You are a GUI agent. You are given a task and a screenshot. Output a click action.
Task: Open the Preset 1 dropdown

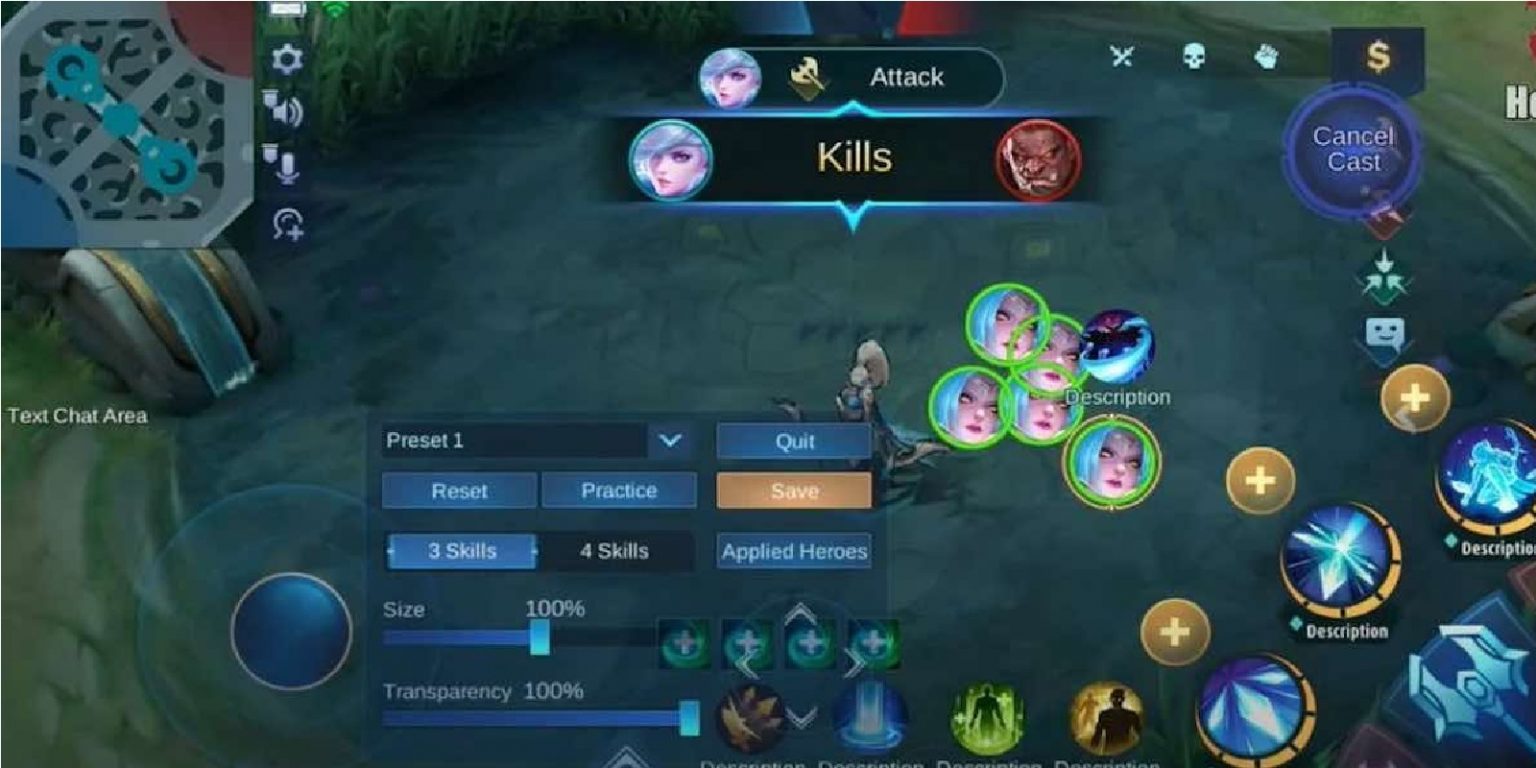670,440
